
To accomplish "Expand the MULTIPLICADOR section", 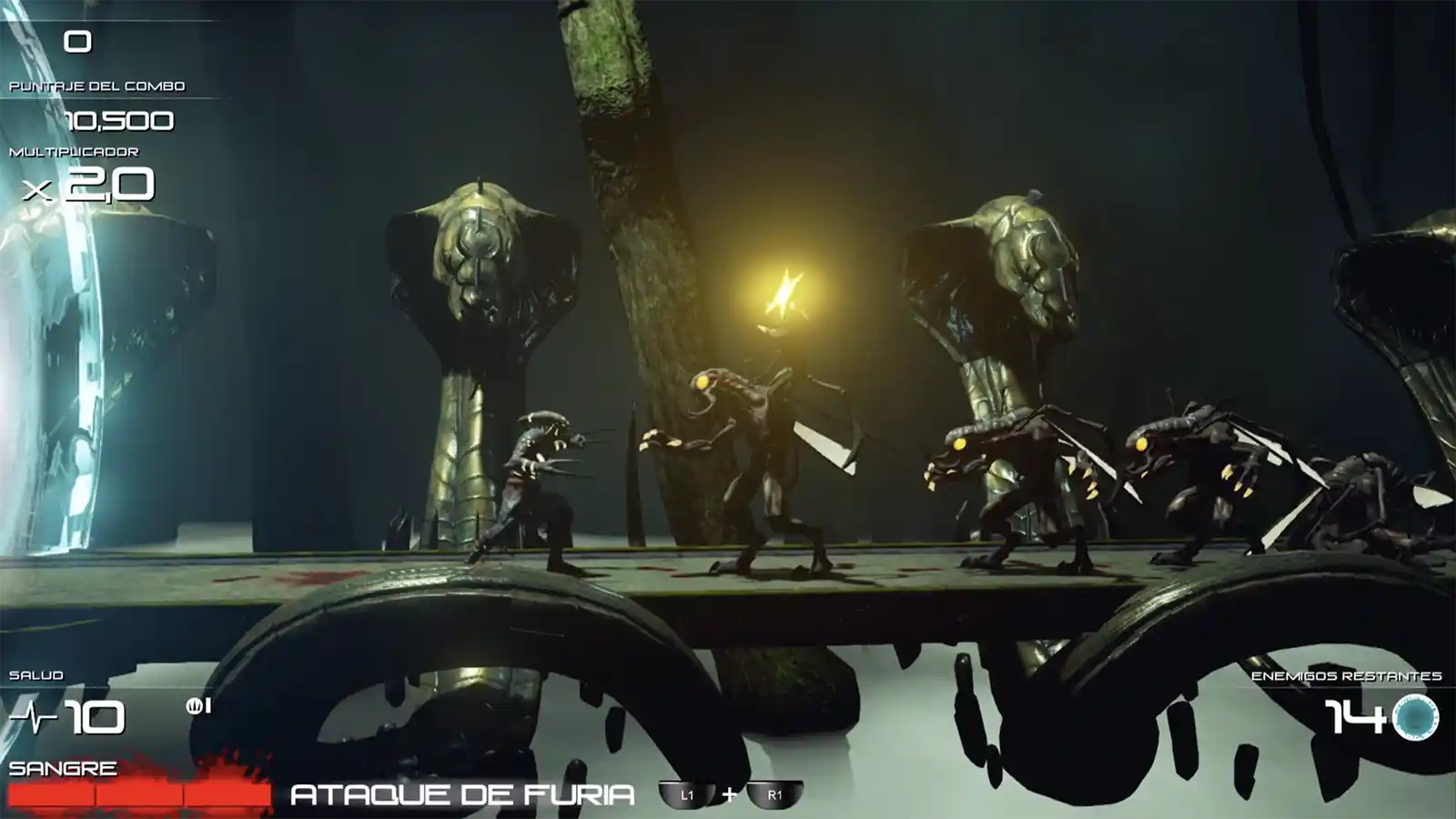I will click(73, 153).
